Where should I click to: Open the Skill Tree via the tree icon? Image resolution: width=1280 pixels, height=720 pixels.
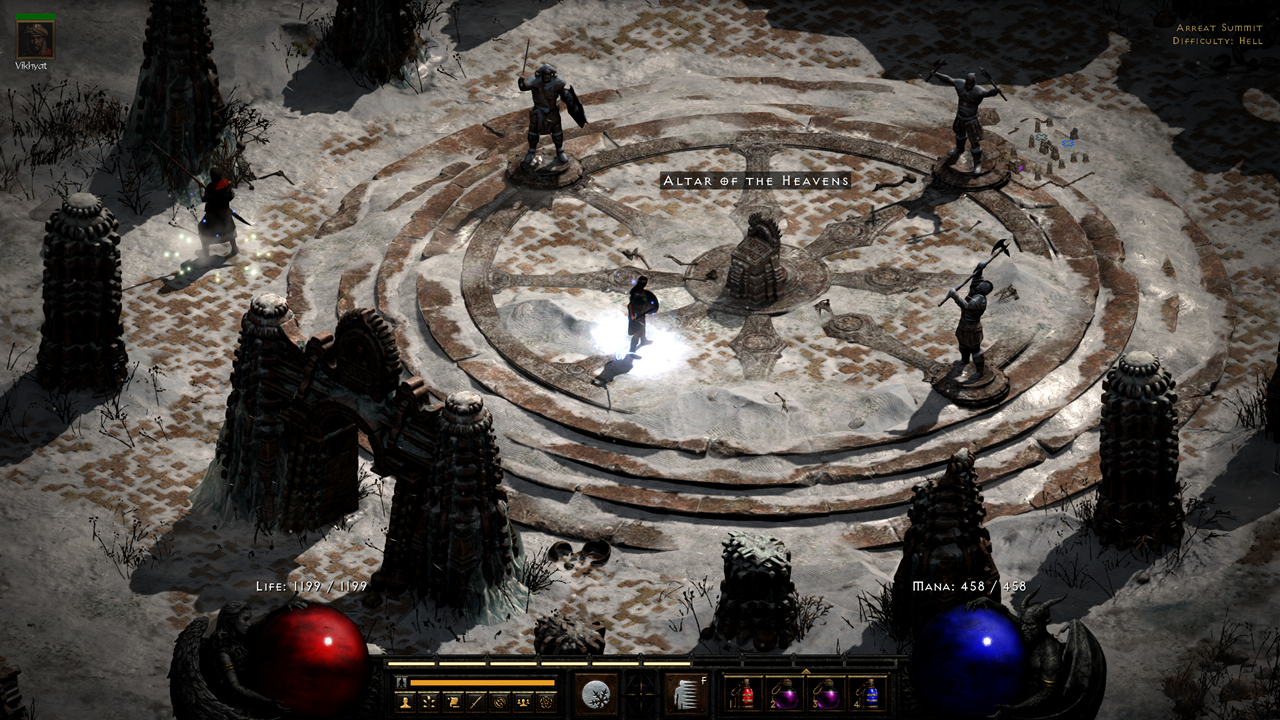(428, 702)
